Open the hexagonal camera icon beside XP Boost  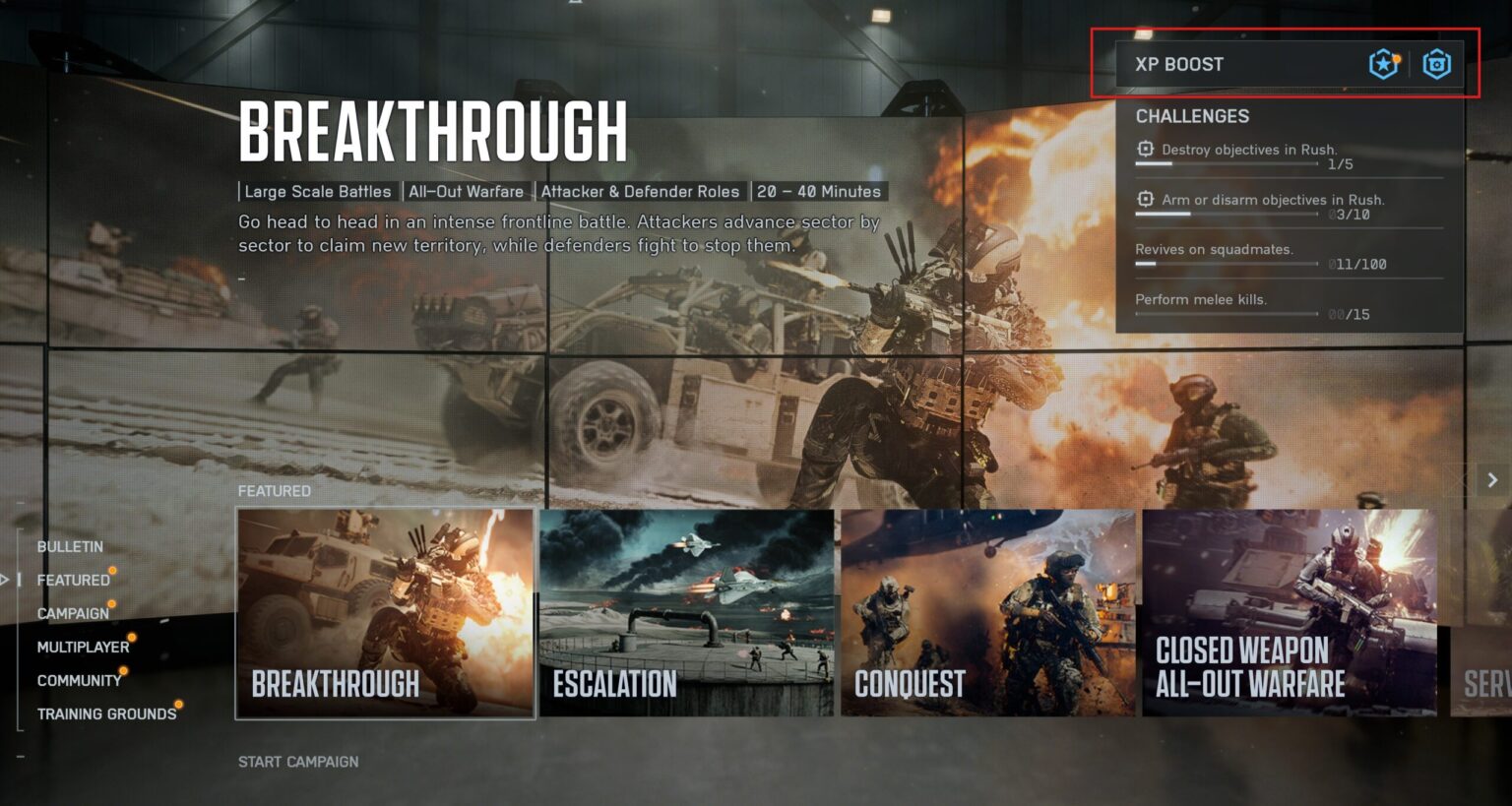click(x=1436, y=64)
